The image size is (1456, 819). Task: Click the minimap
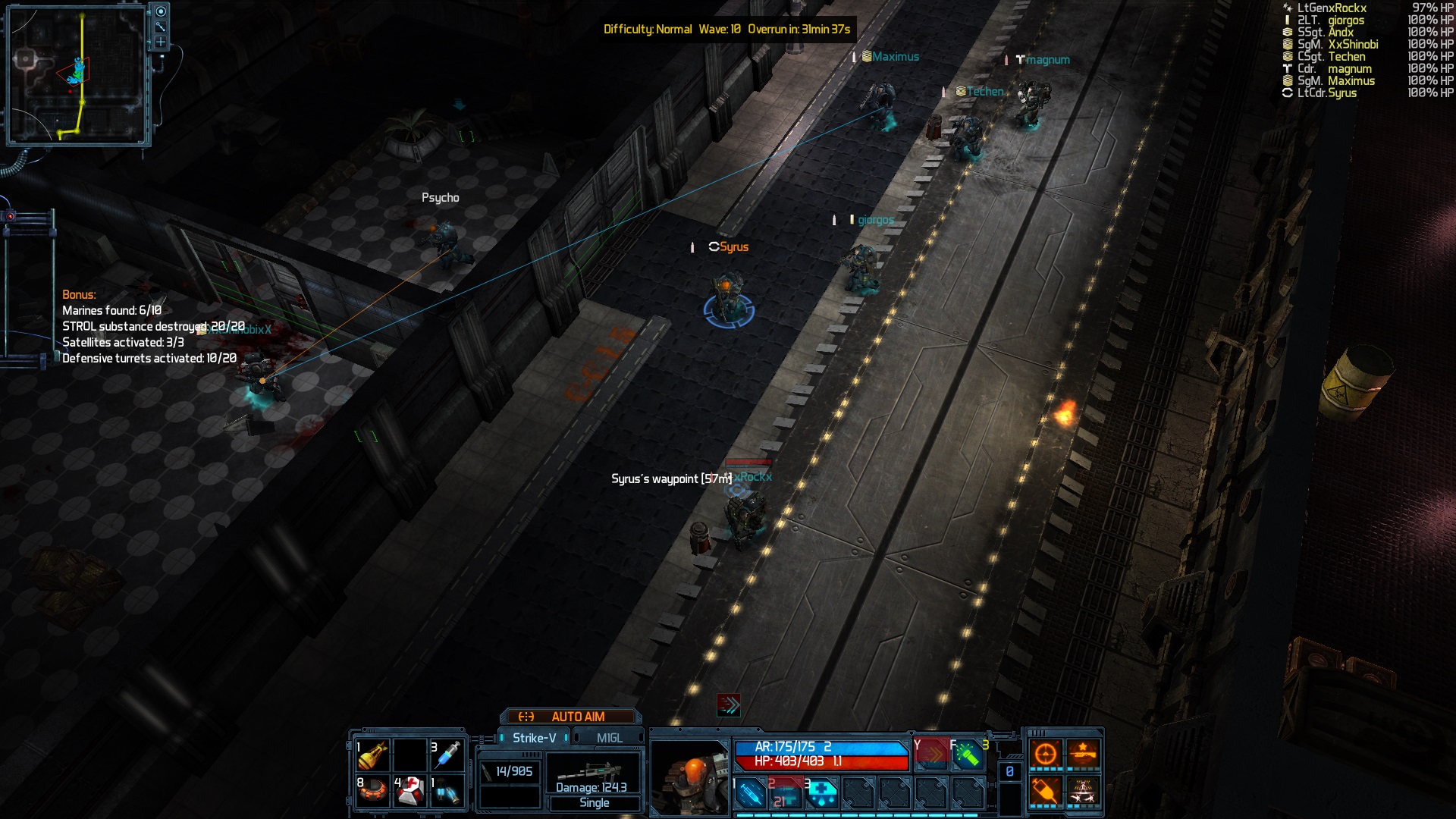[x=77, y=76]
